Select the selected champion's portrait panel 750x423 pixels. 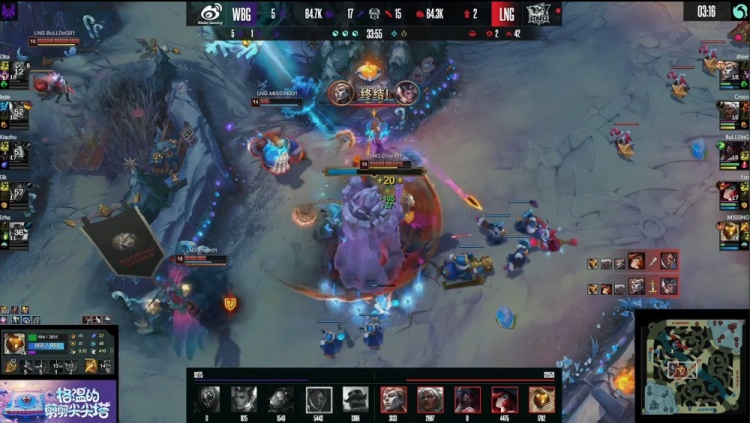click(17, 344)
